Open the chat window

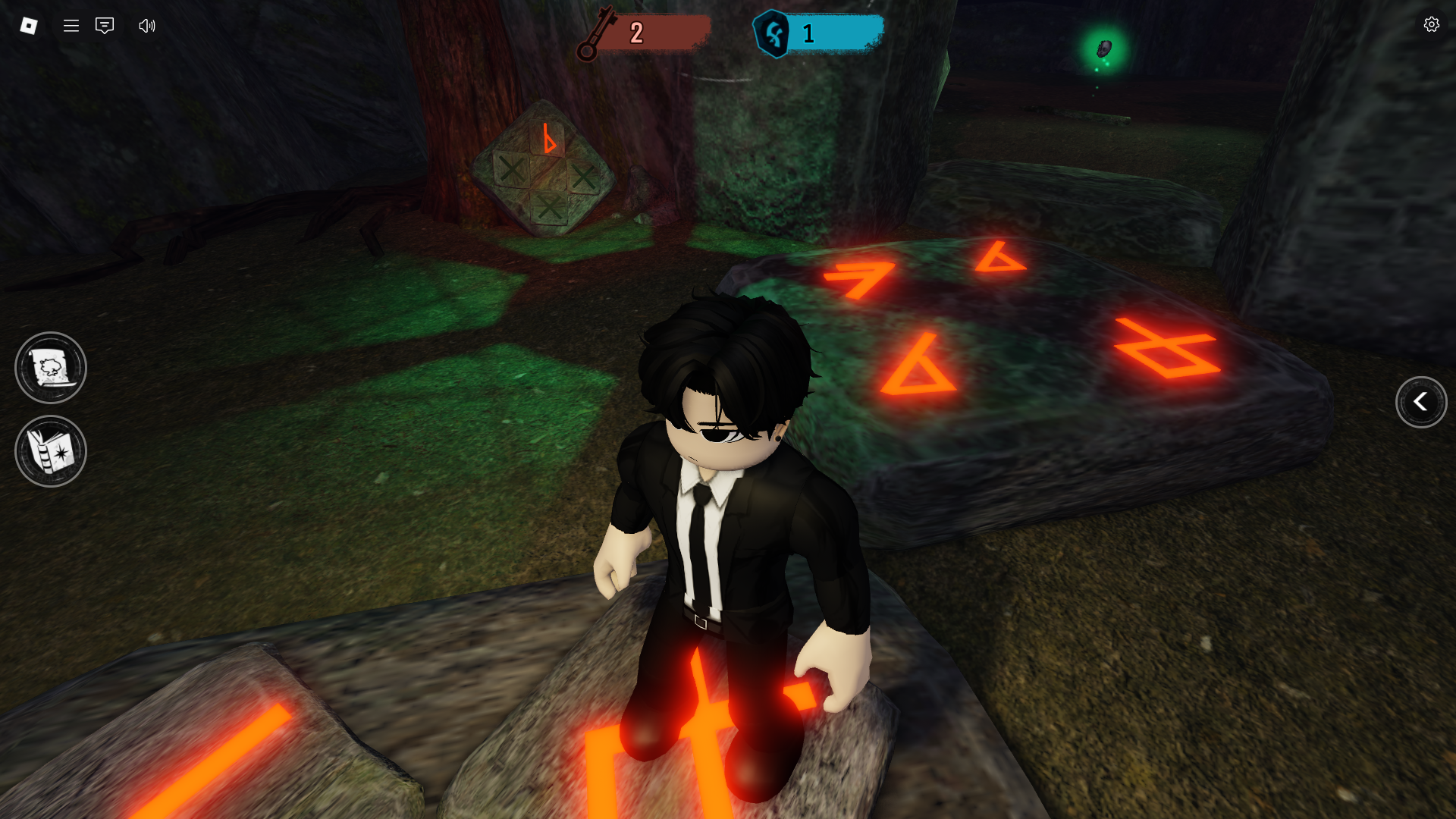[x=105, y=26]
